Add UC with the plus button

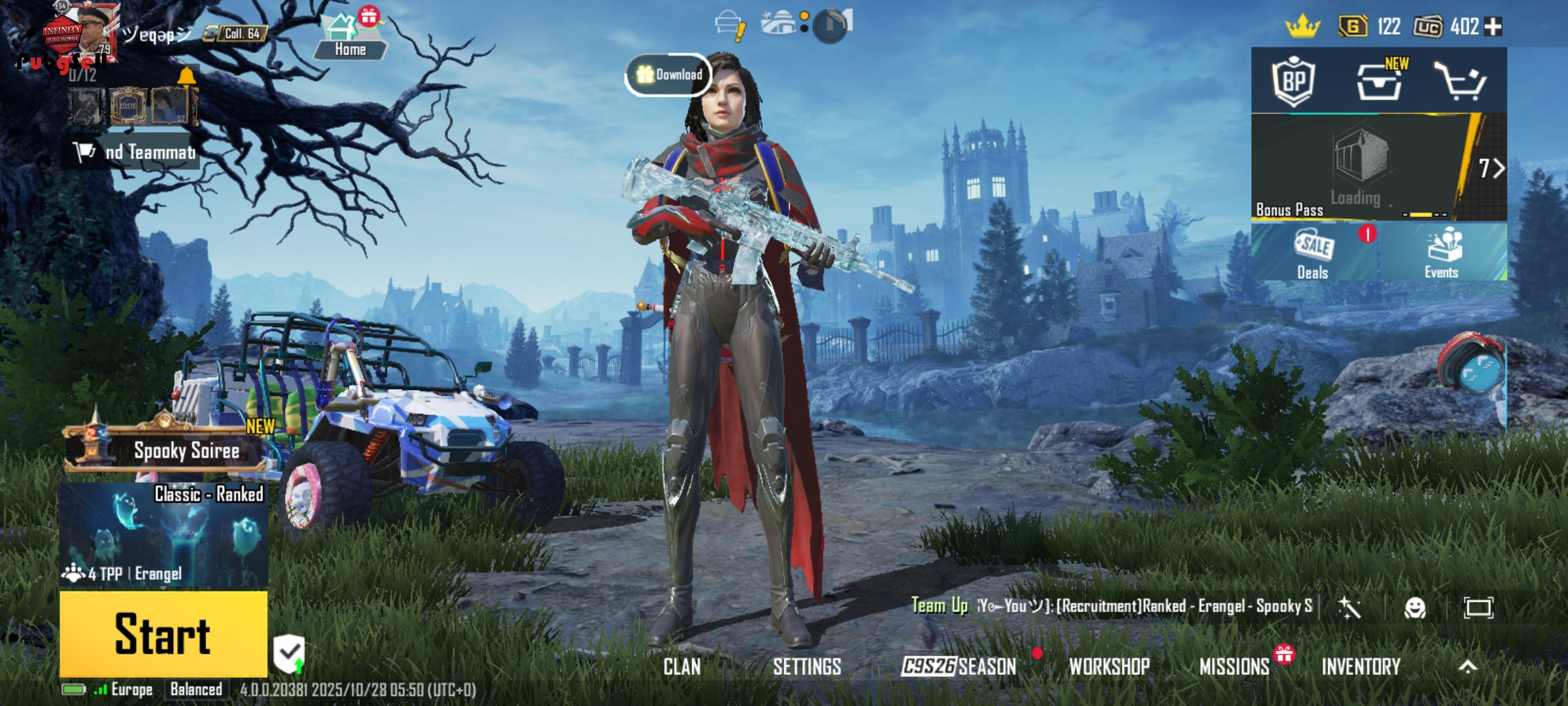click(x=1494, y=27)
